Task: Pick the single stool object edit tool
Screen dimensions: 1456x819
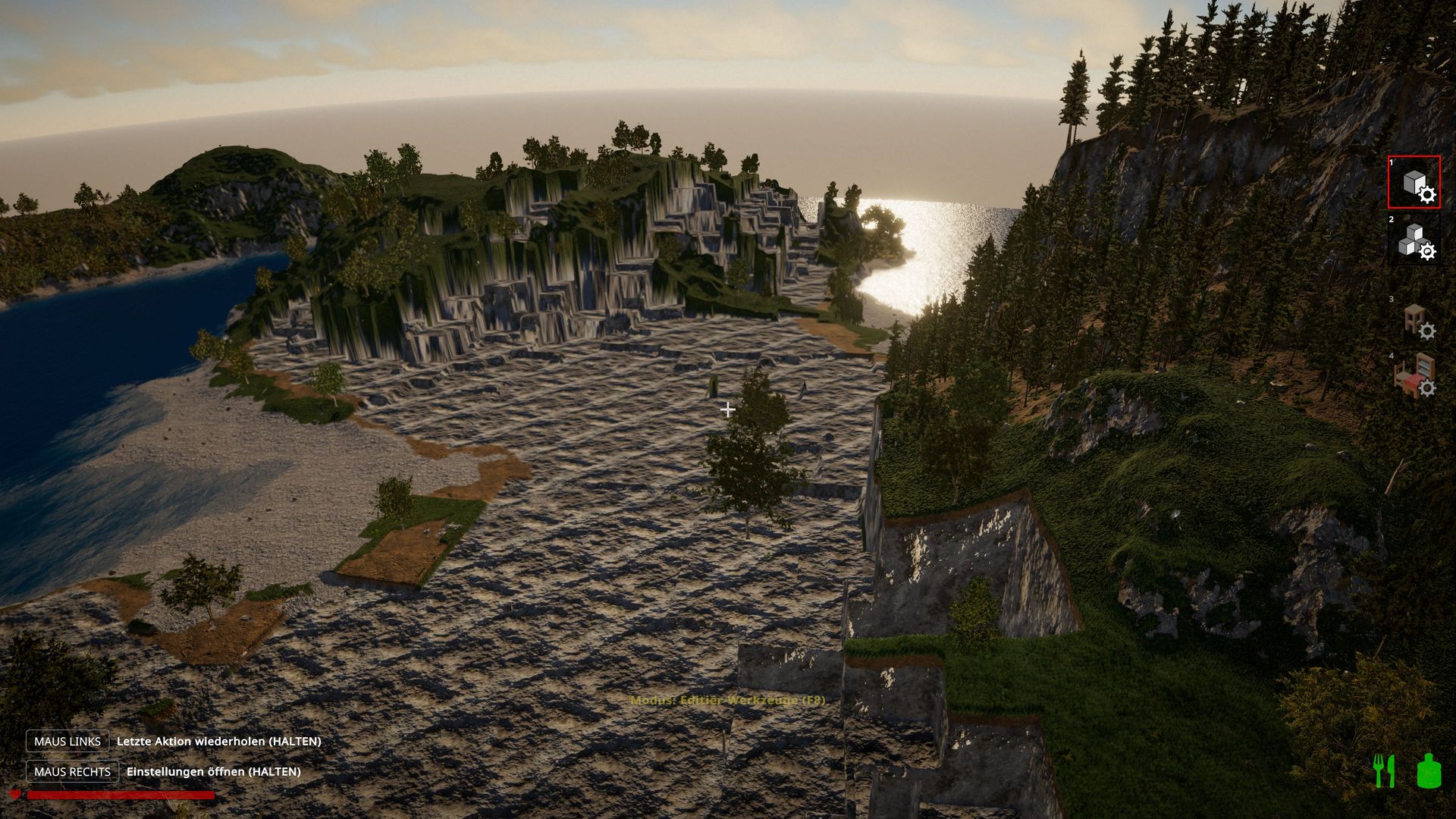Action: [1416, 321]
